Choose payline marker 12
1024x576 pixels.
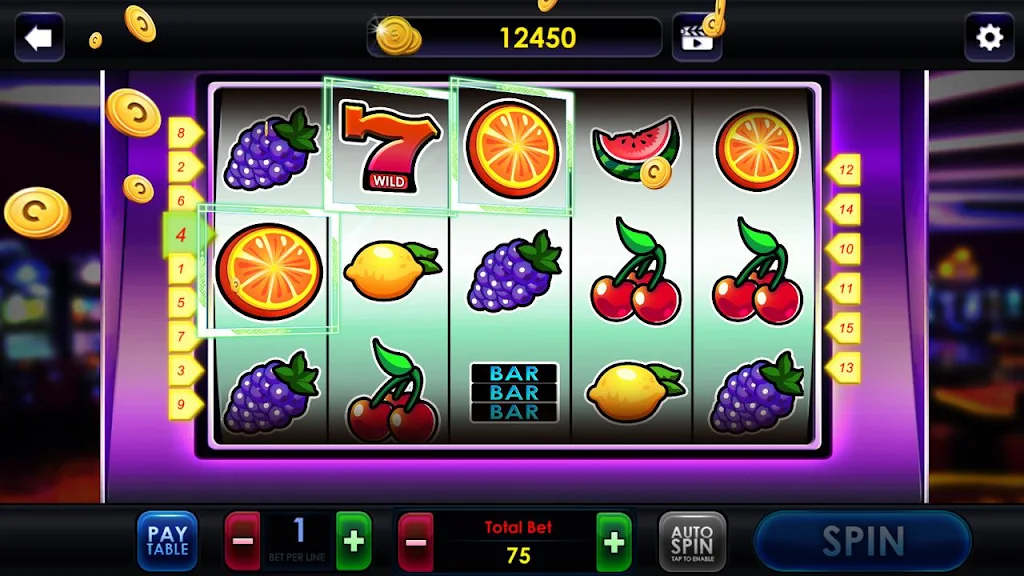(845, 170)
